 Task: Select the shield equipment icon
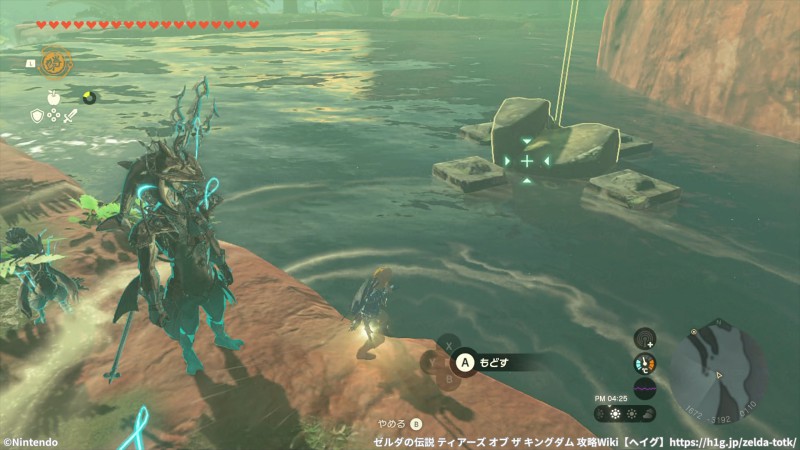click(x=38, y=116)
